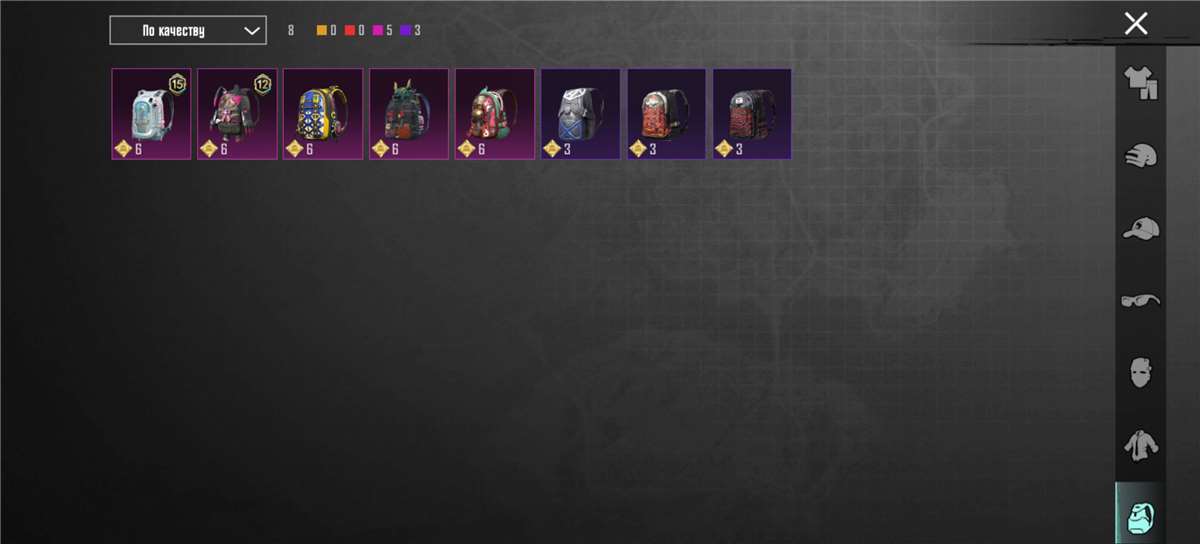Viewport: 1200px width, 544px height.
Task: Open the "По качеству" sort dropdown
Action: 188,30
